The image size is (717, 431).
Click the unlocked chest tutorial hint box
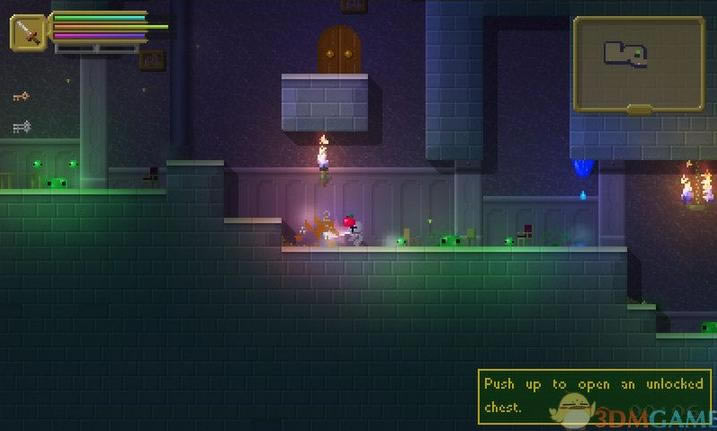[594, 395]
